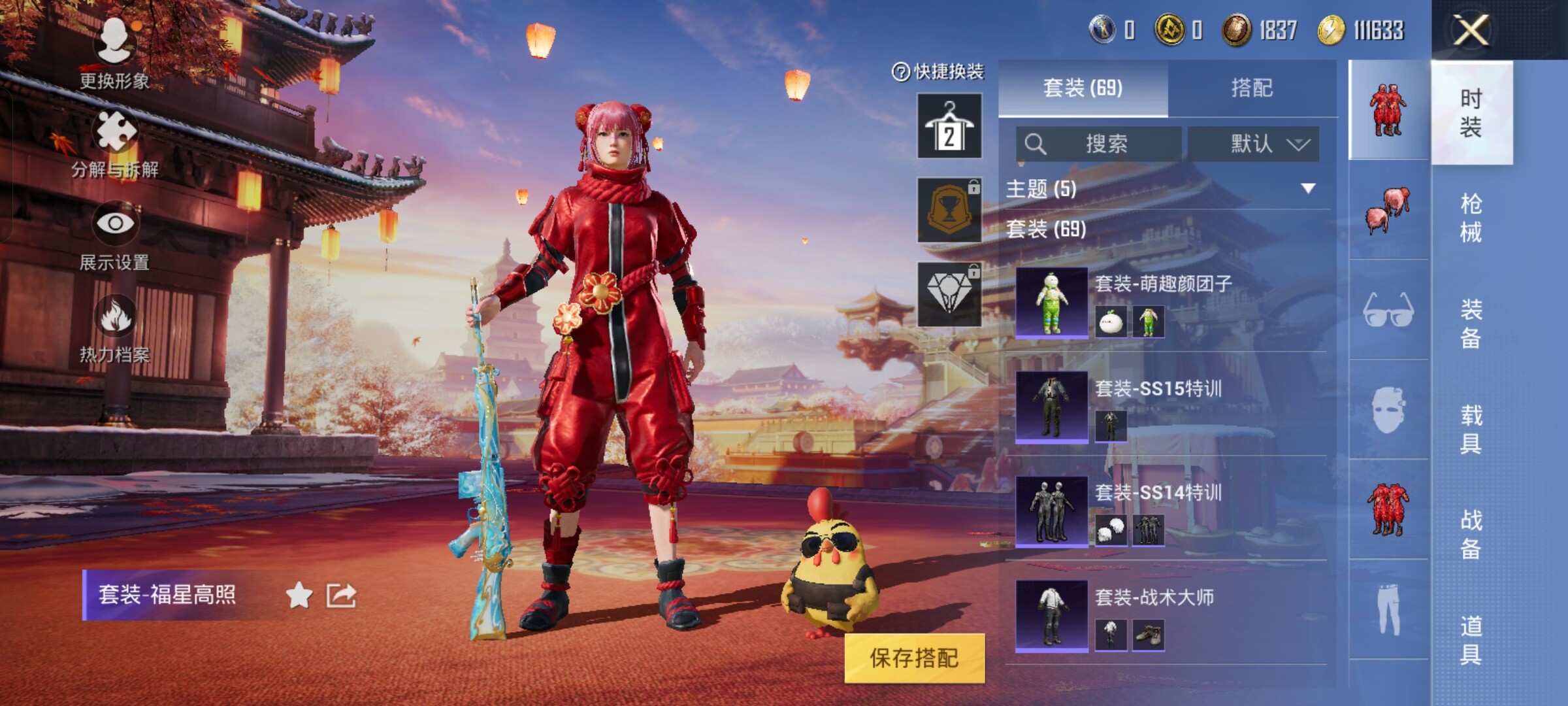Open the 枪械 firearms category
Image resolution: width=1568 pixels, height=706 pixels.
tap(1471, 218)
